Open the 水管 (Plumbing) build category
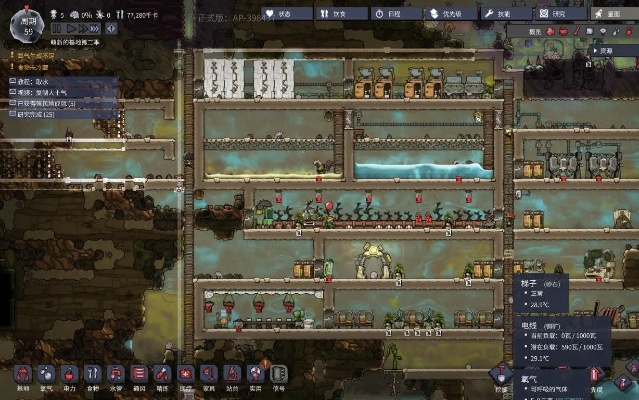This screenshot has height=400, width=639. point(116,376)
